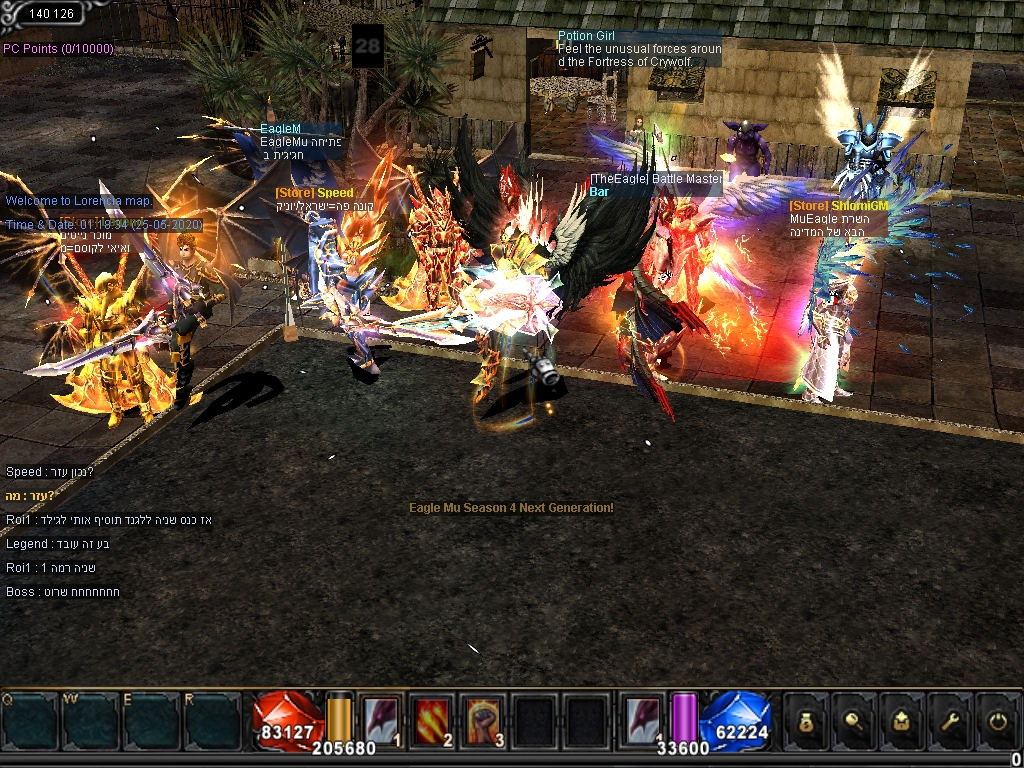Activate the flame slash skill in slot 2

click(432, 720)
